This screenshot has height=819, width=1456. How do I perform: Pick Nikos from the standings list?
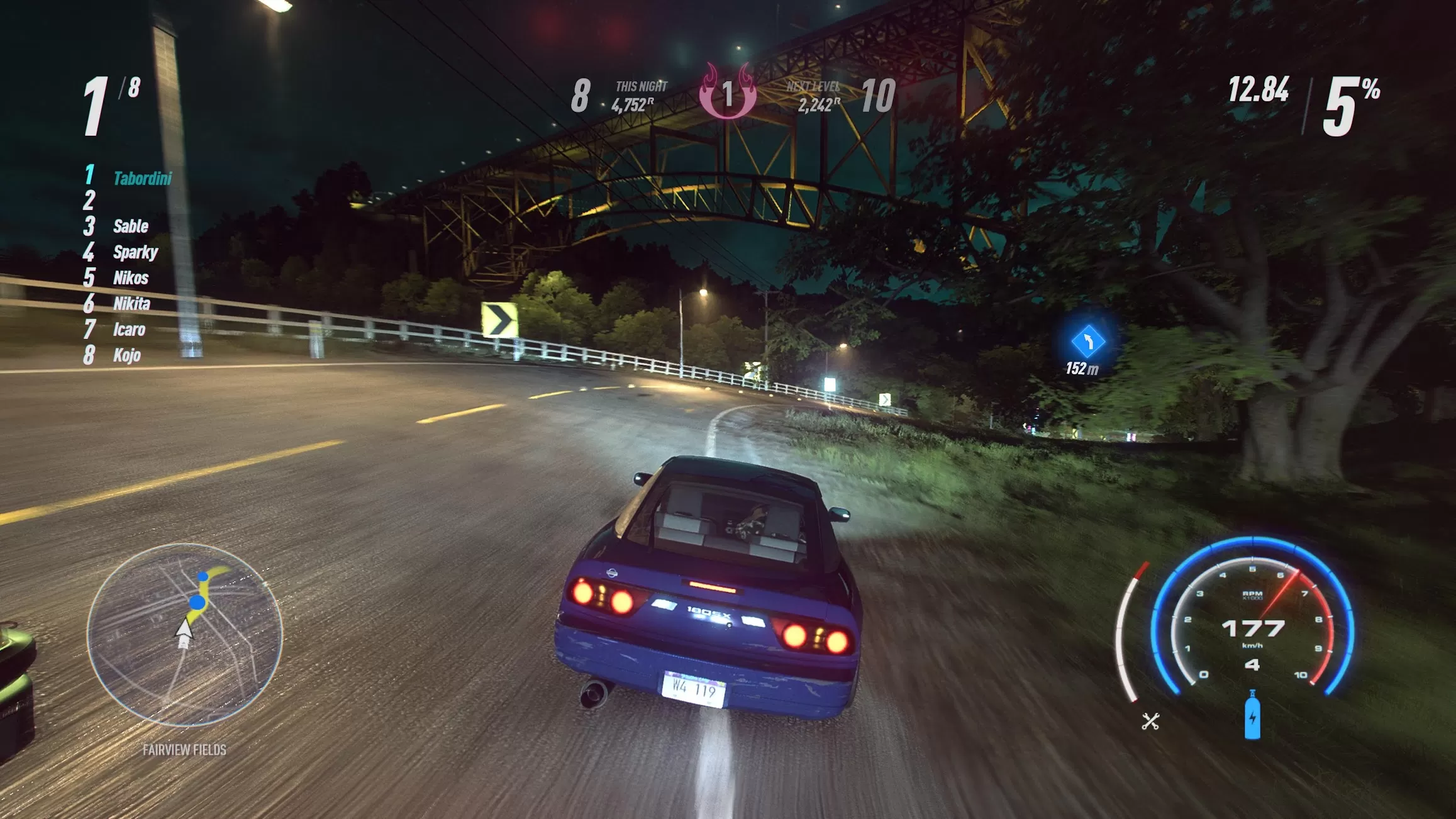point(131,278)
